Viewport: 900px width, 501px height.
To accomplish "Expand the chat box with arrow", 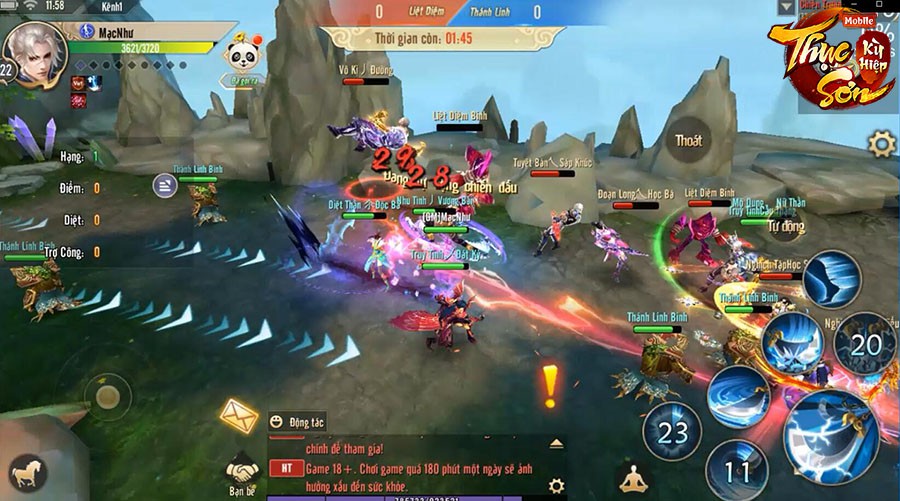I will point(557,442).
